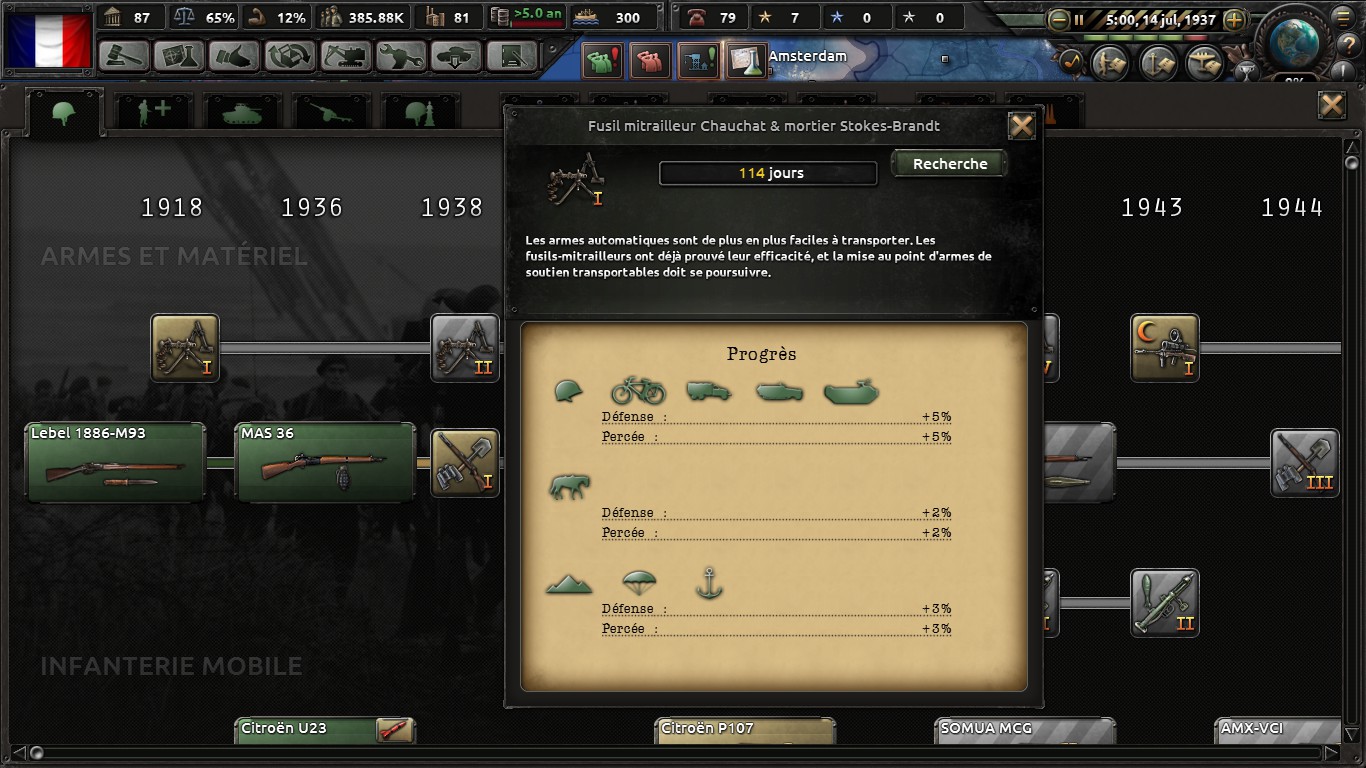Increase game speed with plus button
Viewport: 1366px width, 768px height.
[1234, 19]
